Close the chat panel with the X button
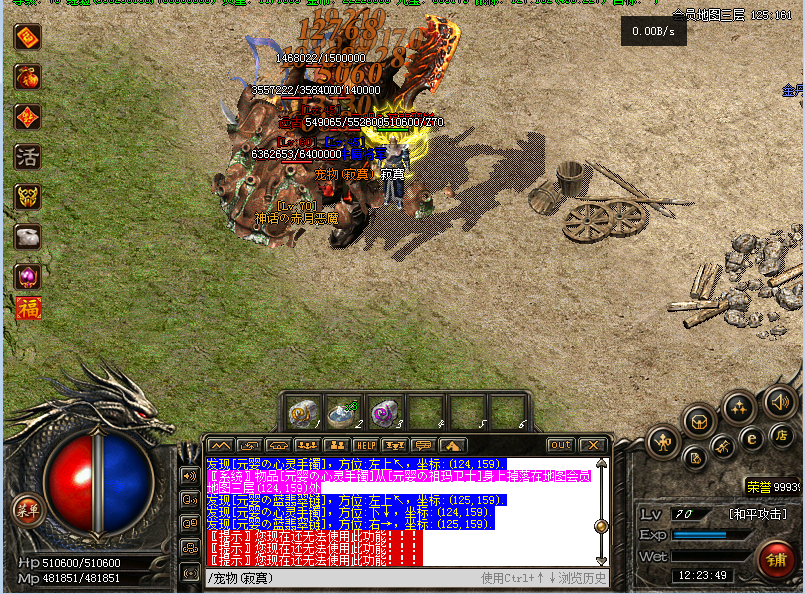The height and width of the screenshot is (594, 805). pos(593,445)
